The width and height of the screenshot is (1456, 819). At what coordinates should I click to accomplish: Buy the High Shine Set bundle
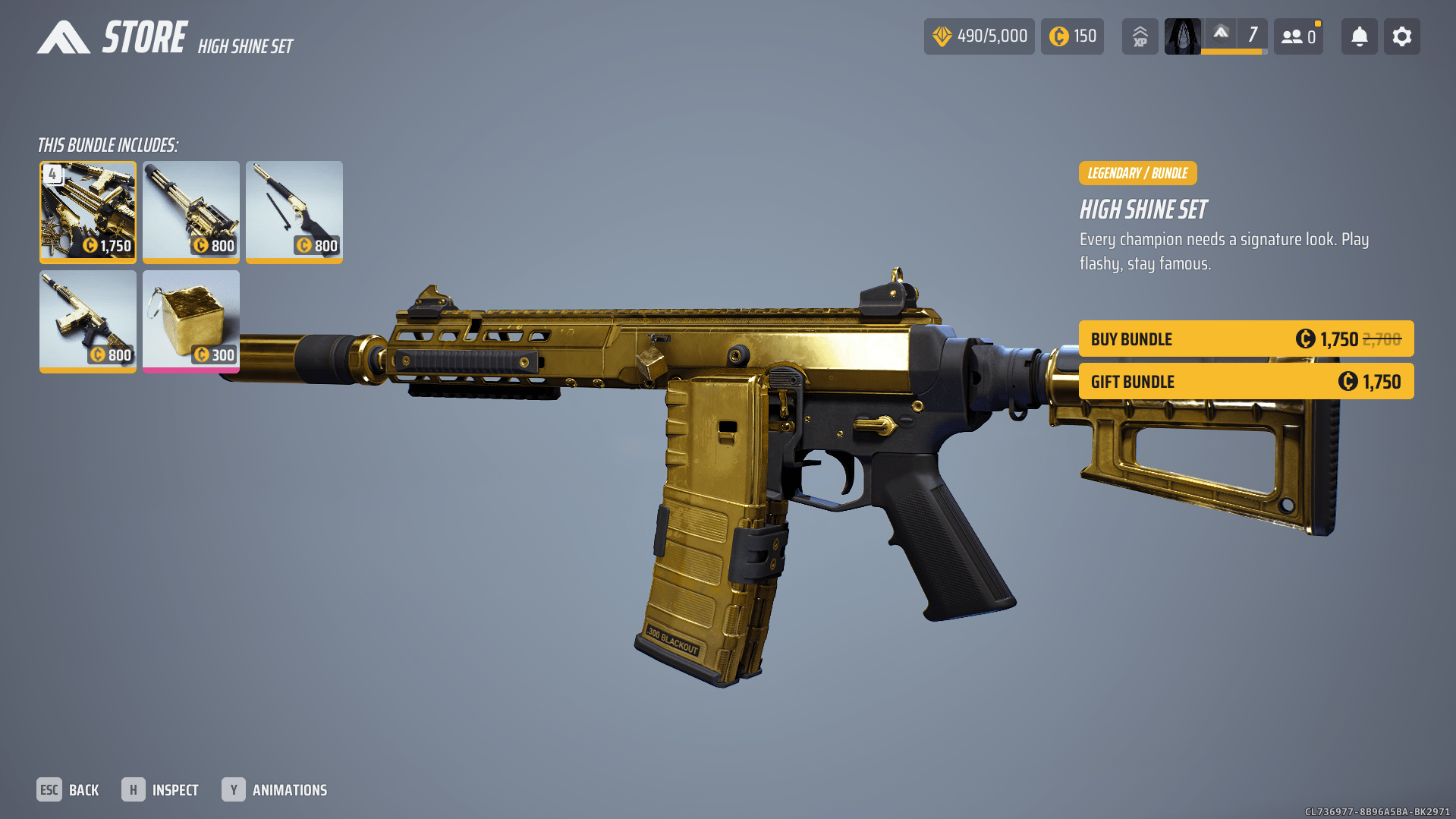pyautogui.click(x=1246, y=339)
